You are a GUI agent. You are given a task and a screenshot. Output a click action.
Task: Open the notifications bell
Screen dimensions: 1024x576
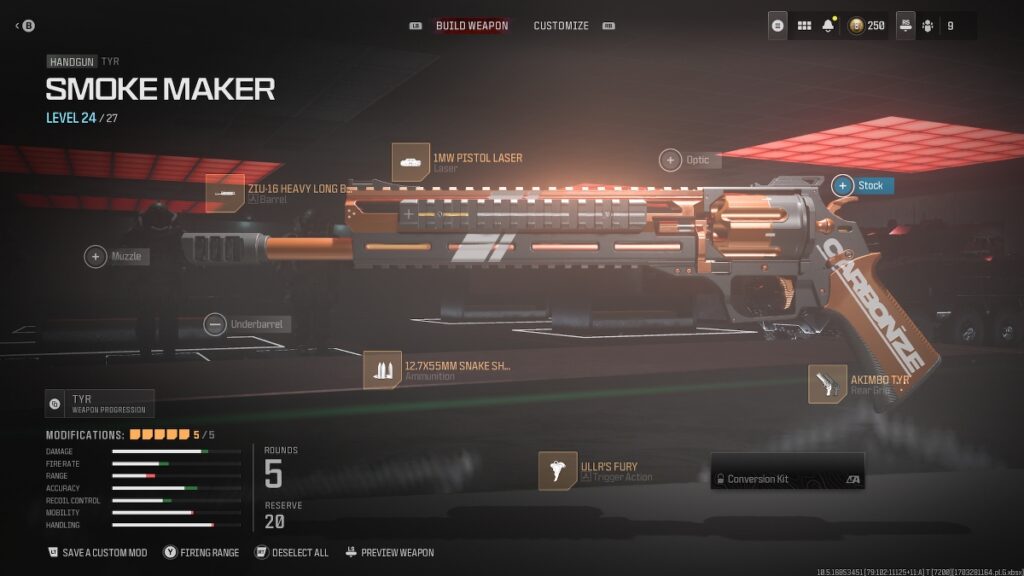(828, 25)
